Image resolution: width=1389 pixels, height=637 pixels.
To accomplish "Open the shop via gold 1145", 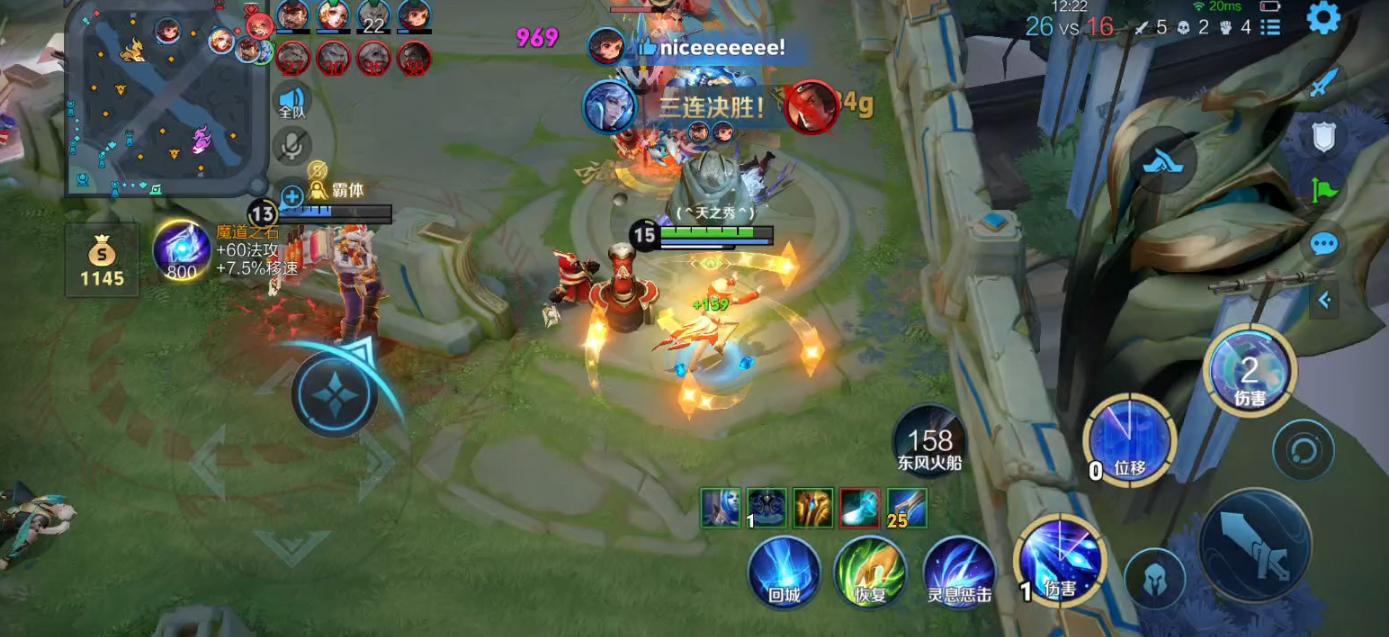I will (102, 260).
